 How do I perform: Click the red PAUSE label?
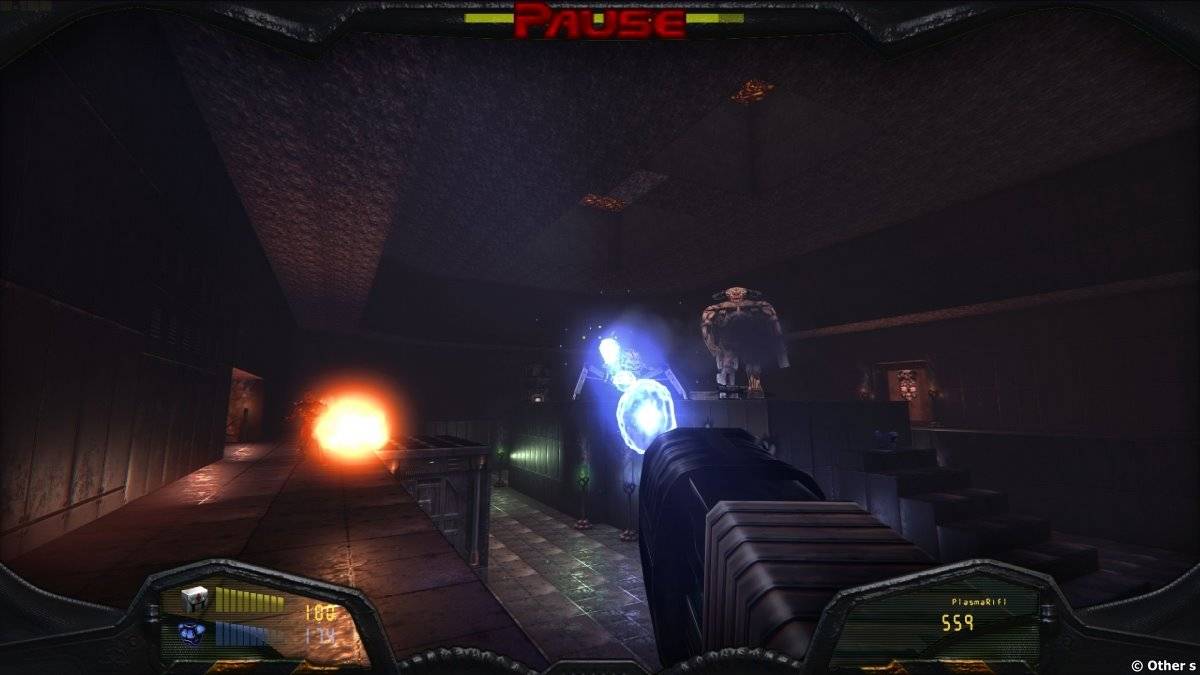601,20
